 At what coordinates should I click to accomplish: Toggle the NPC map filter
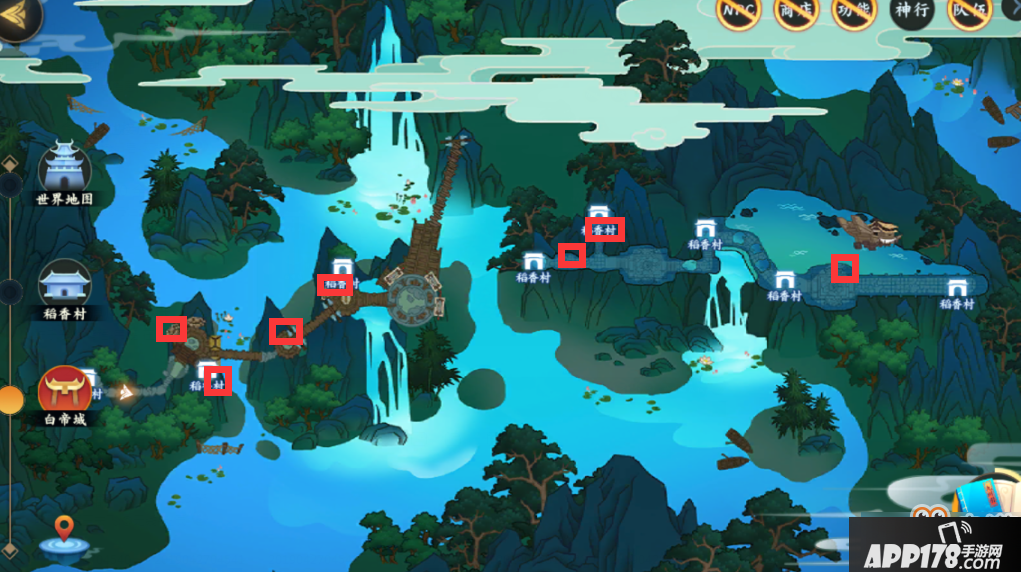739,13
